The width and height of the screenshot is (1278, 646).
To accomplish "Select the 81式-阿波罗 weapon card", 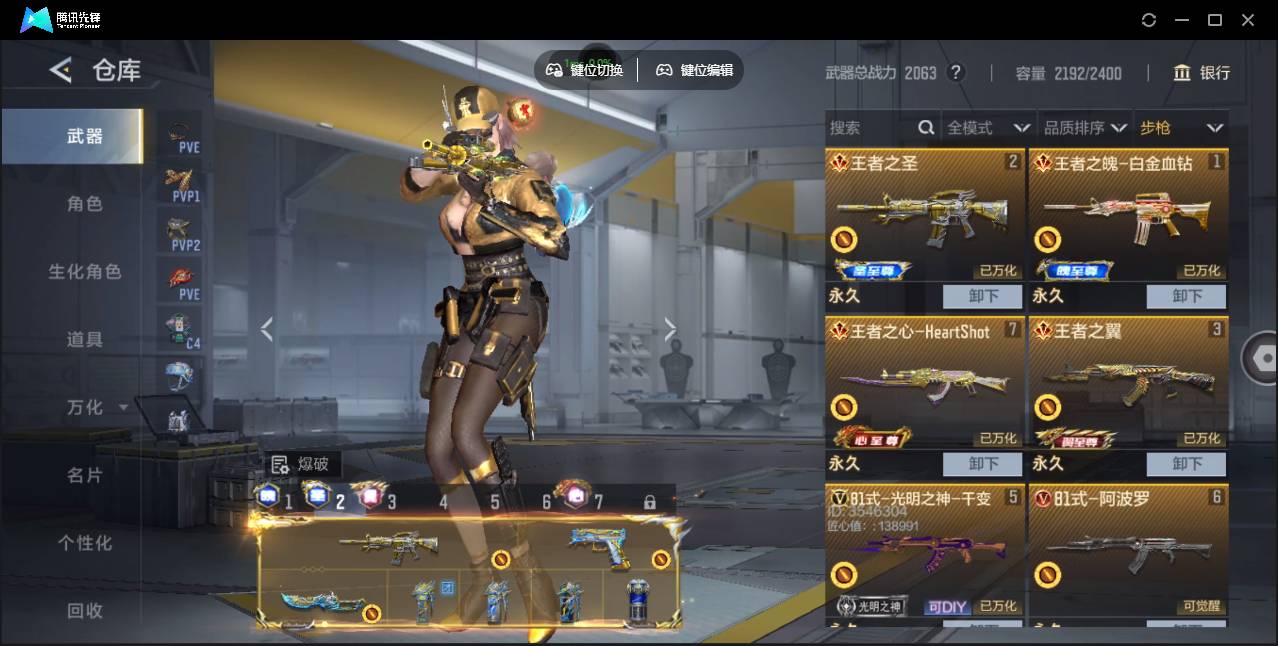I will coord(1128,550).
